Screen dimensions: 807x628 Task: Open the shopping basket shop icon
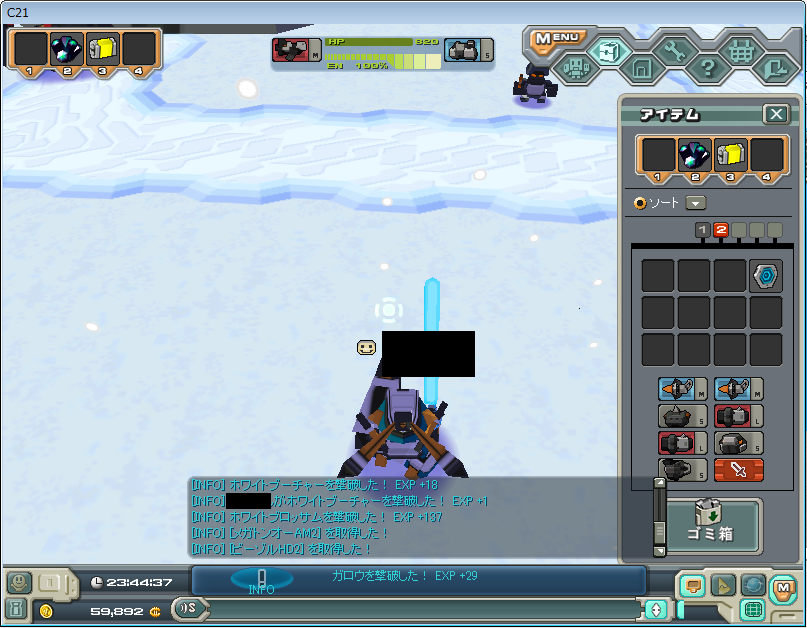coord(741,49)
